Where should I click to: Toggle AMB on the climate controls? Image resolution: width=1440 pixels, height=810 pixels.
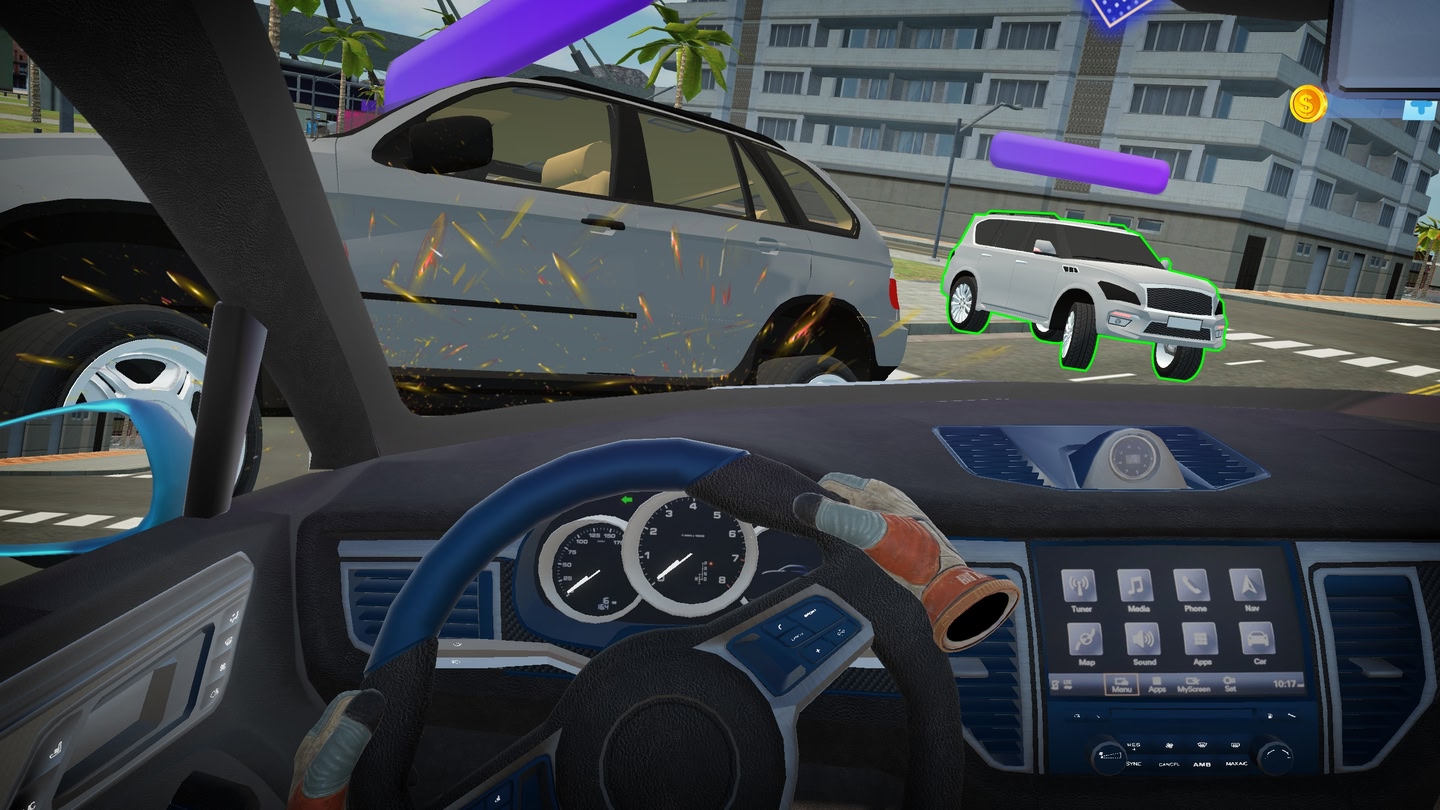[1202, 764]
